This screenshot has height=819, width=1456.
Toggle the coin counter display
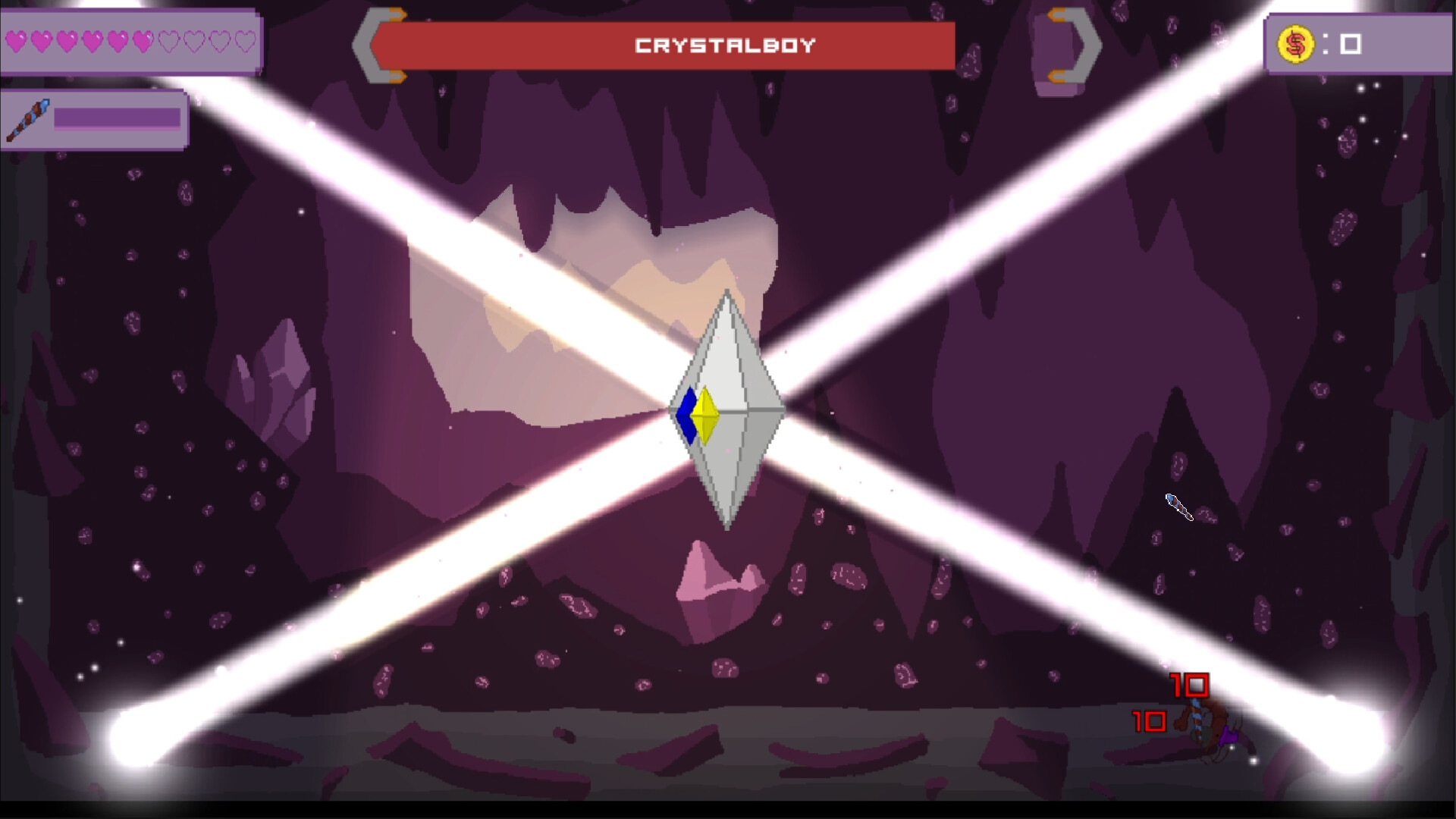coord(1357,44)
